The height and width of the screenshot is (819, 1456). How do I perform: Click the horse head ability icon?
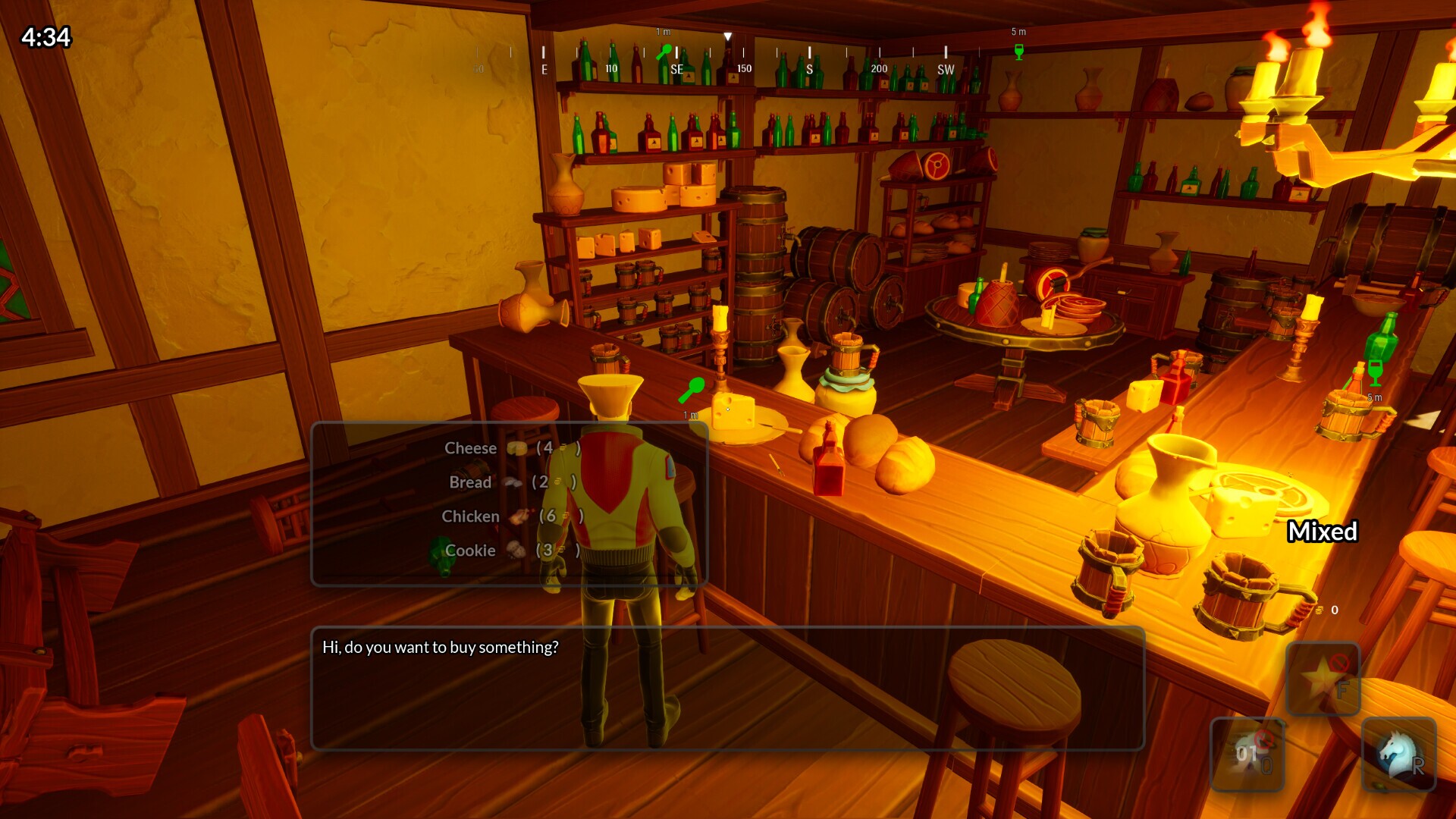click(1399, 754)
